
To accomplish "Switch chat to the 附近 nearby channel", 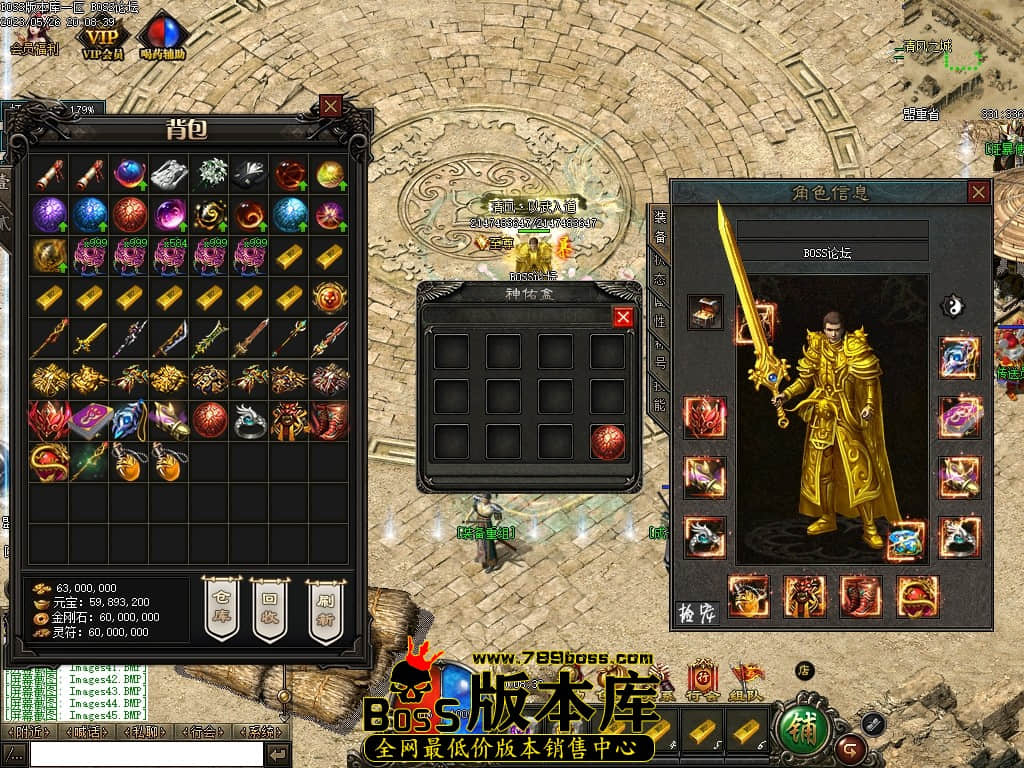I will [28, 732].
